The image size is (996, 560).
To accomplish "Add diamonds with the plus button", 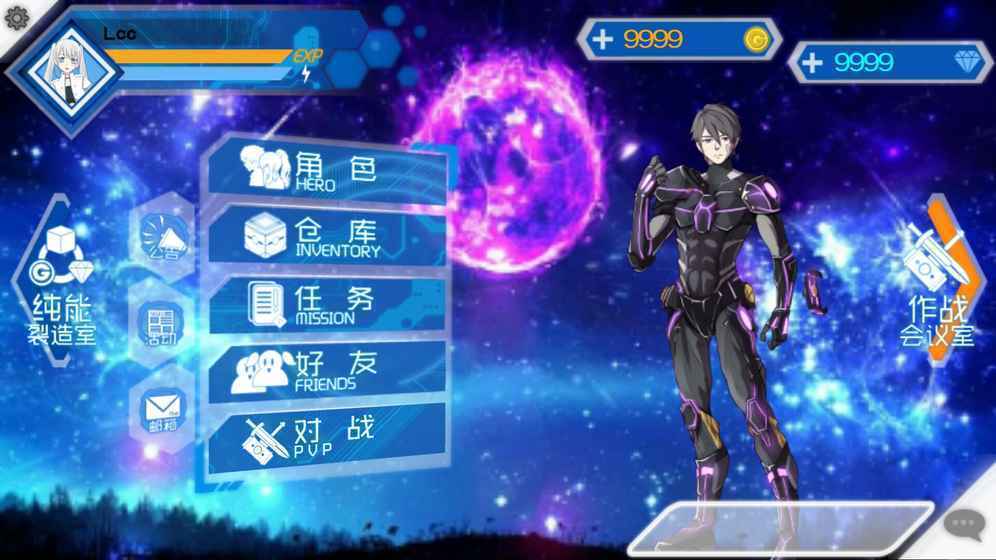I will coord(813,62).
